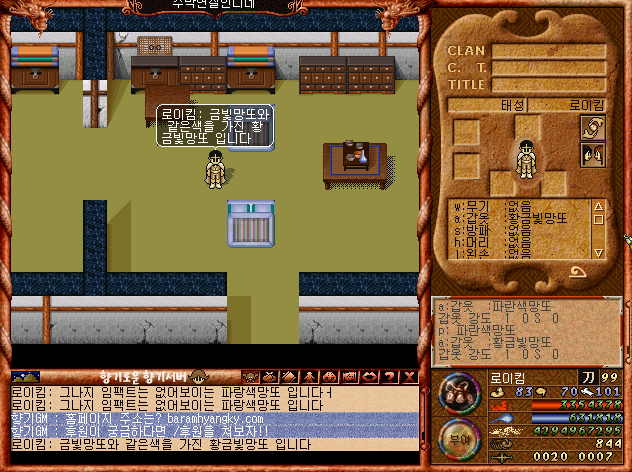Close the chat bar with the X button

coord(409,376)
